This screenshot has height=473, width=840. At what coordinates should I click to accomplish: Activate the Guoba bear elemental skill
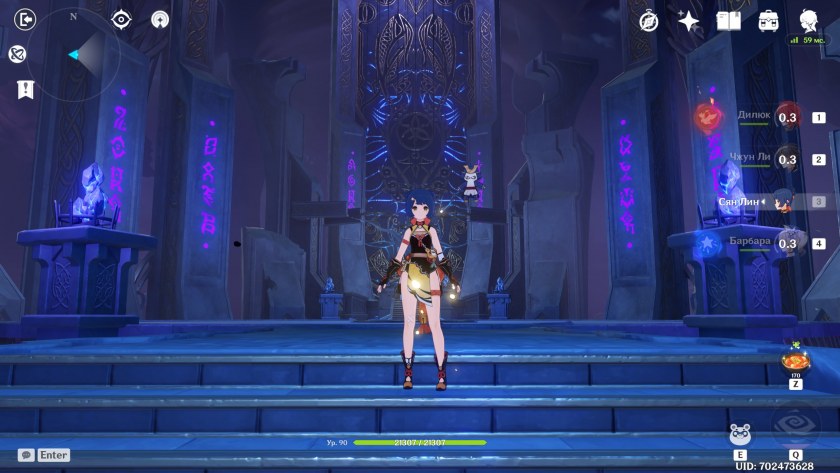[x=740, y=434]
